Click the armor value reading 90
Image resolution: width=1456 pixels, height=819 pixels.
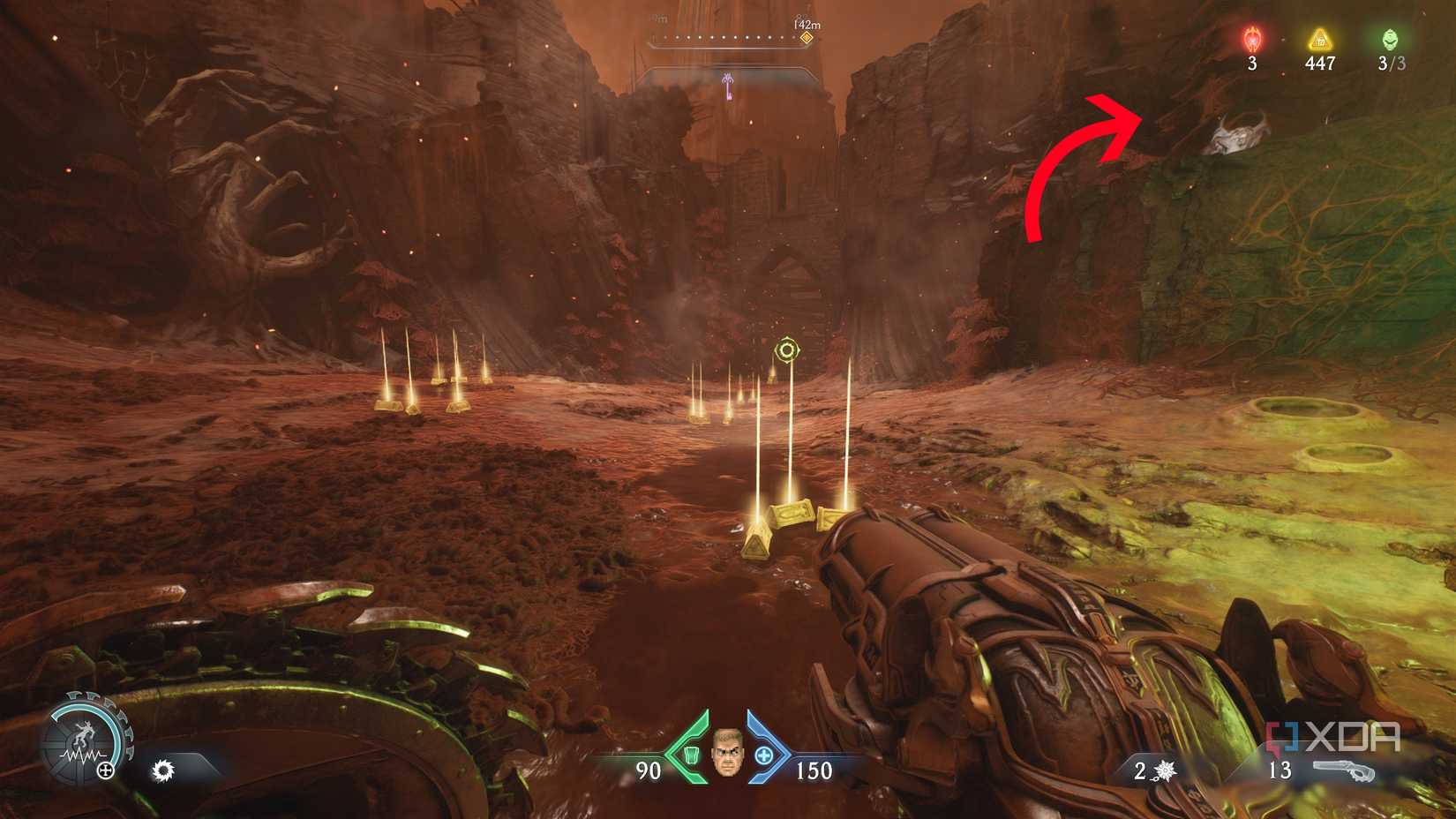pyautogui.click(x=649, y=770)
